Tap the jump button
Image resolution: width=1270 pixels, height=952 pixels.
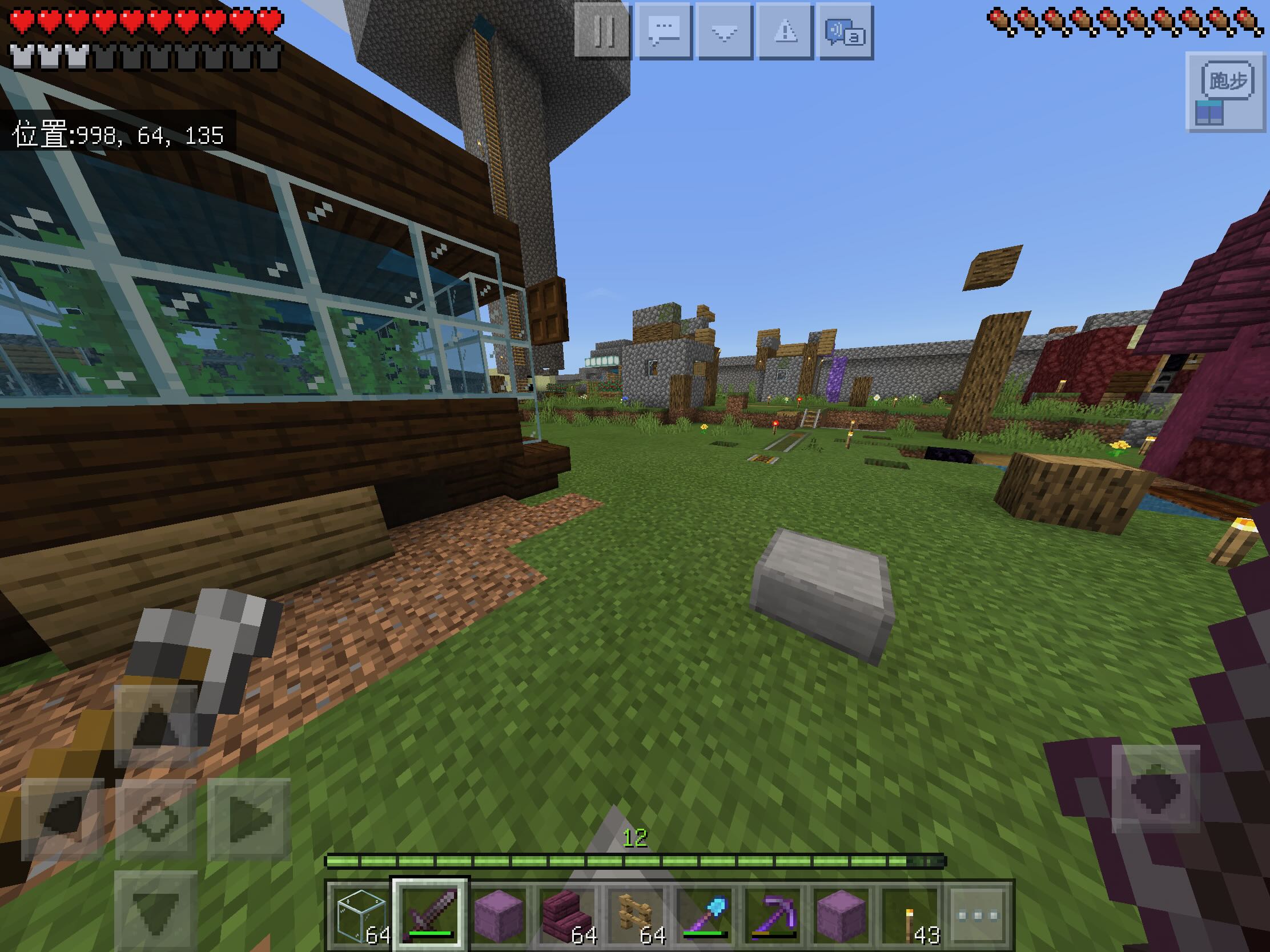click(x=1155, y=789)
